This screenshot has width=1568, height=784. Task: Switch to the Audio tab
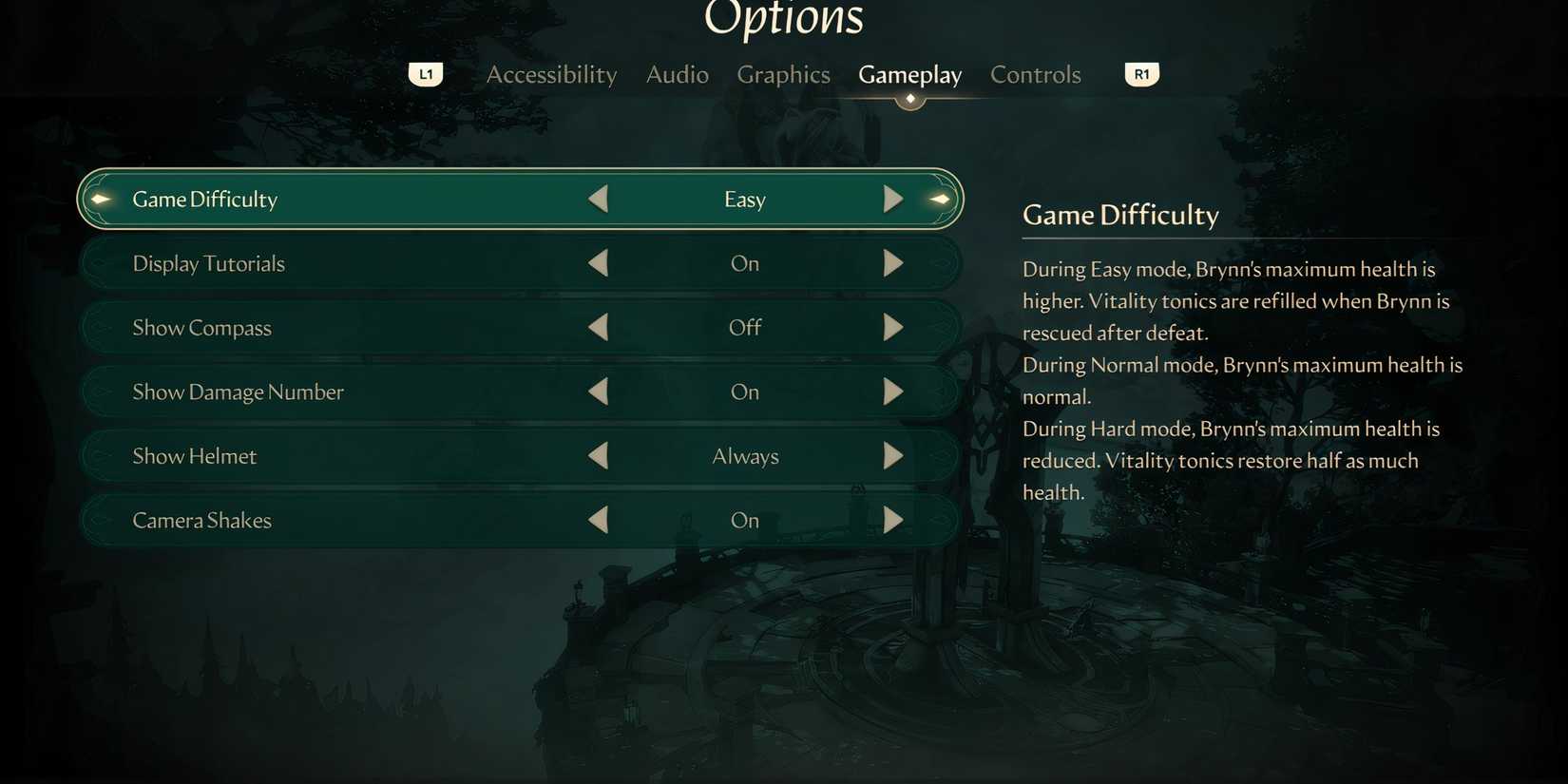pyautogui.click(x=677, y=74)
